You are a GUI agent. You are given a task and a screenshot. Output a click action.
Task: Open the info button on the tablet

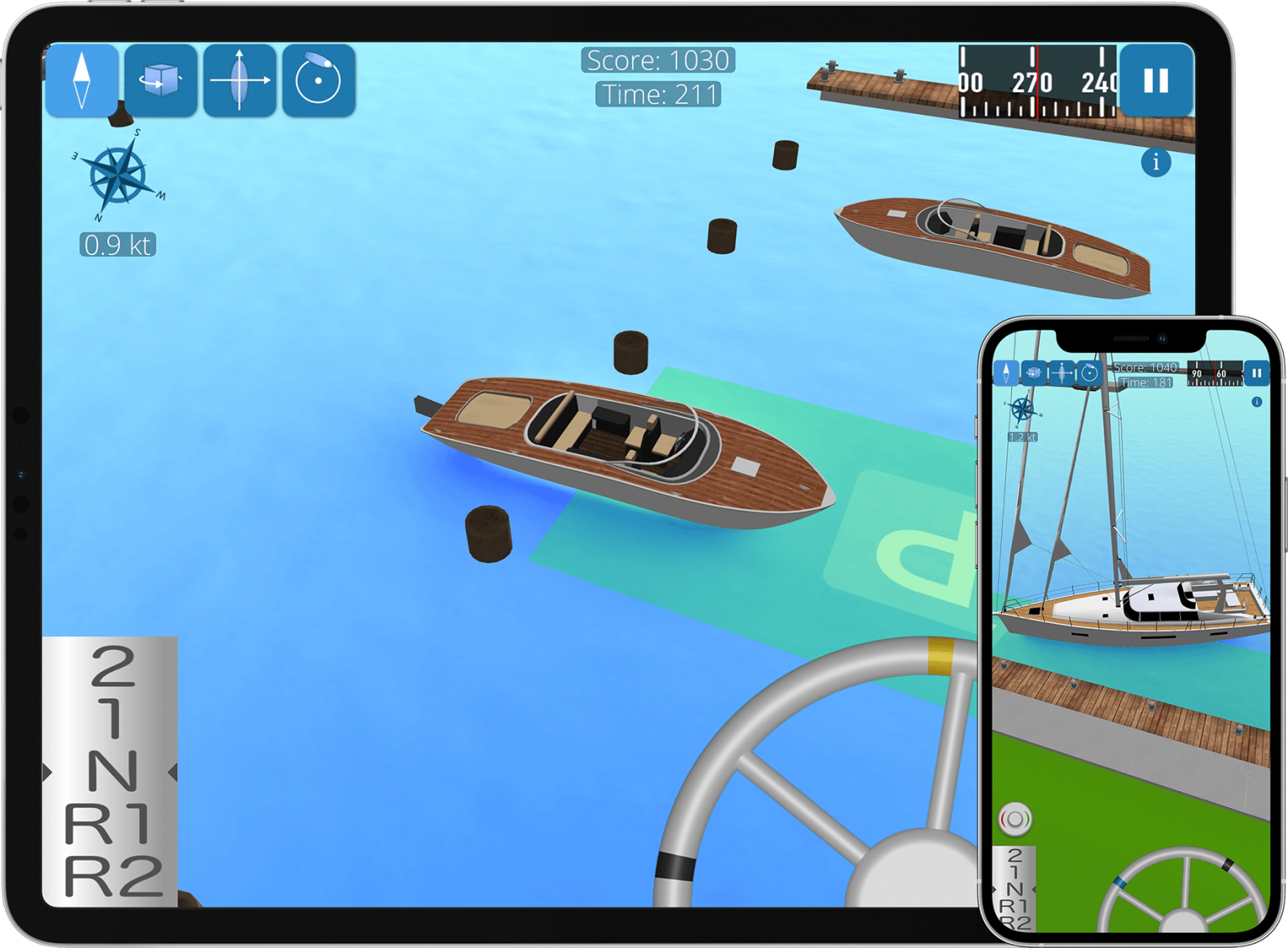[1156, 162]
